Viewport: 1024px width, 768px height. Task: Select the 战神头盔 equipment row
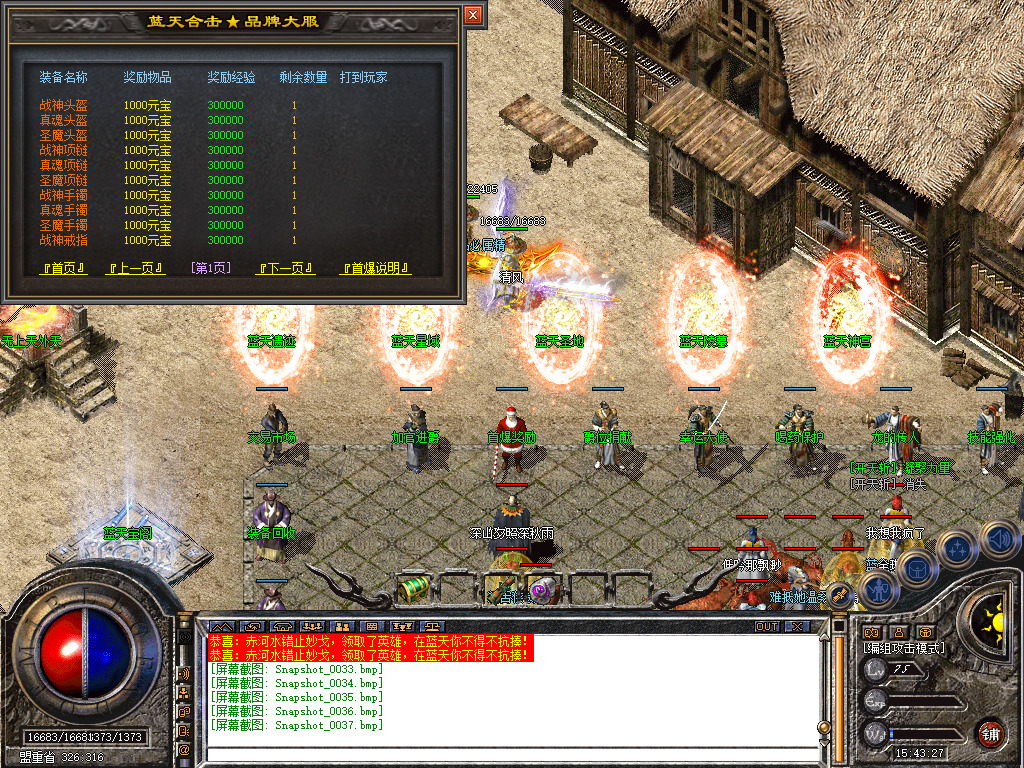(63, 105)
